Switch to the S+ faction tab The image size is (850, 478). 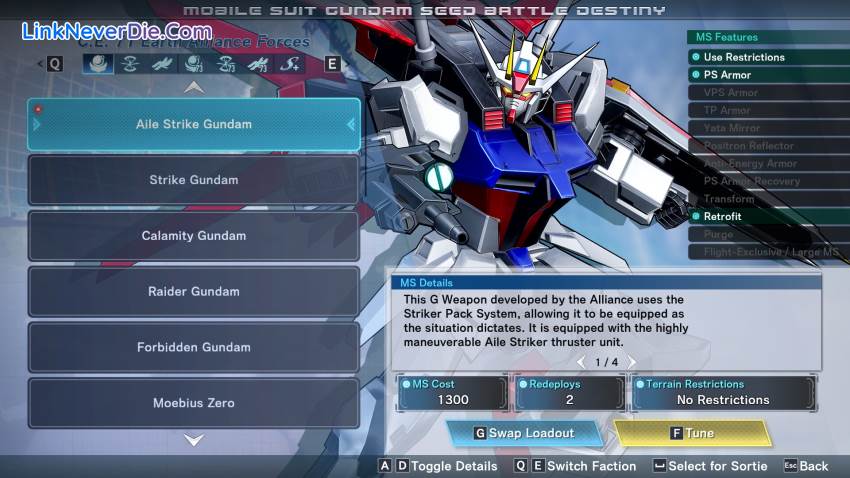(290, 64)
